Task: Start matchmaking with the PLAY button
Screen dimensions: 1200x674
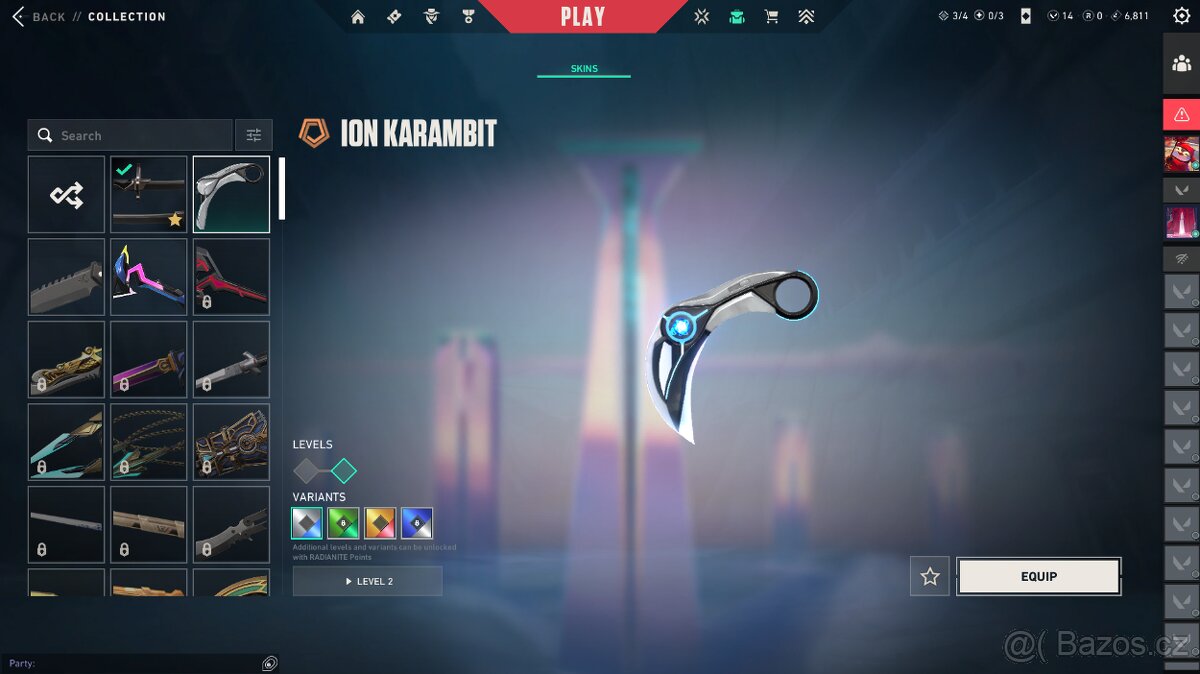Action: pyautogui.click(x=582, y=17)
